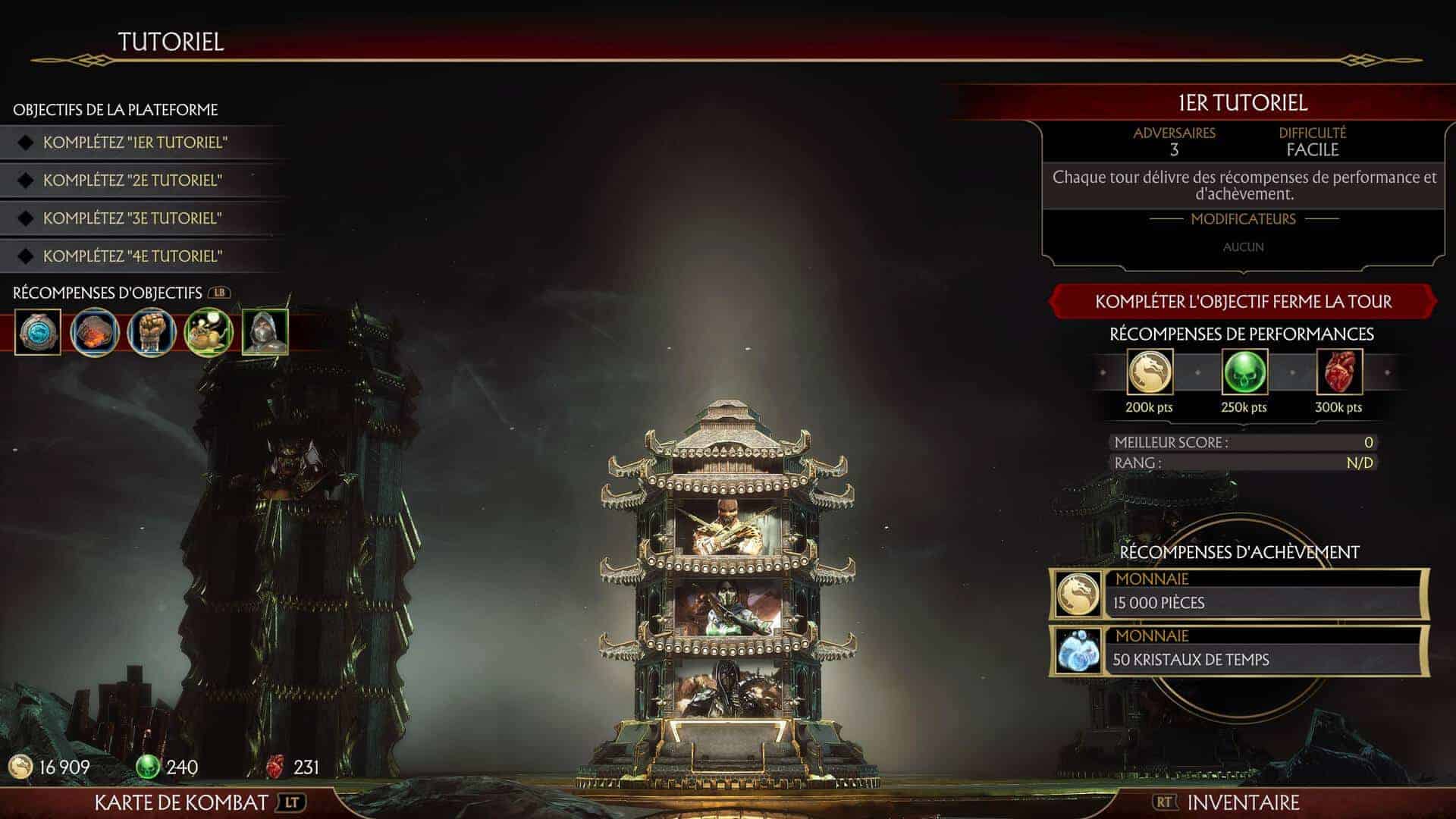The height and width of the screenshot is (819, 1456).
Task: Select the green skull 250k reward
Action: point(1244,372)
